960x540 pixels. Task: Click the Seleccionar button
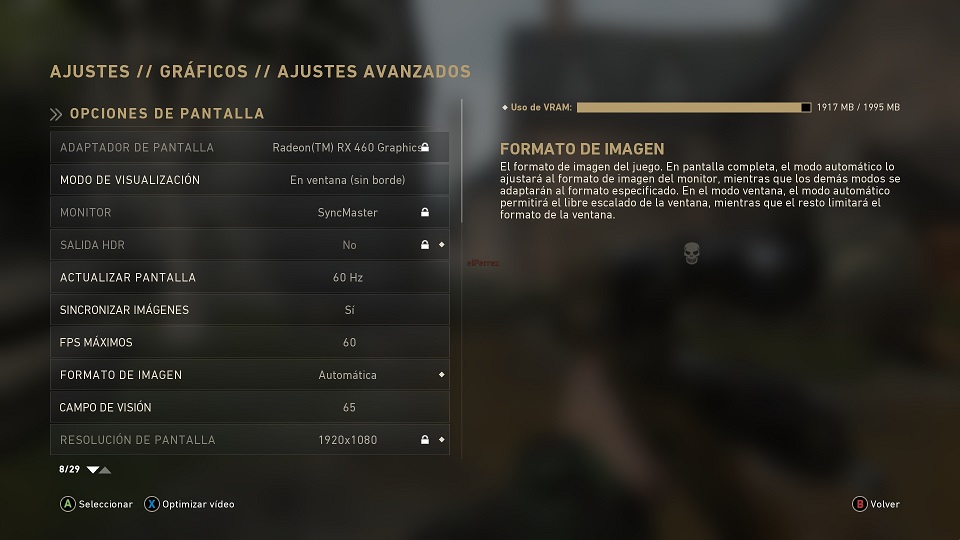point(97,504)
